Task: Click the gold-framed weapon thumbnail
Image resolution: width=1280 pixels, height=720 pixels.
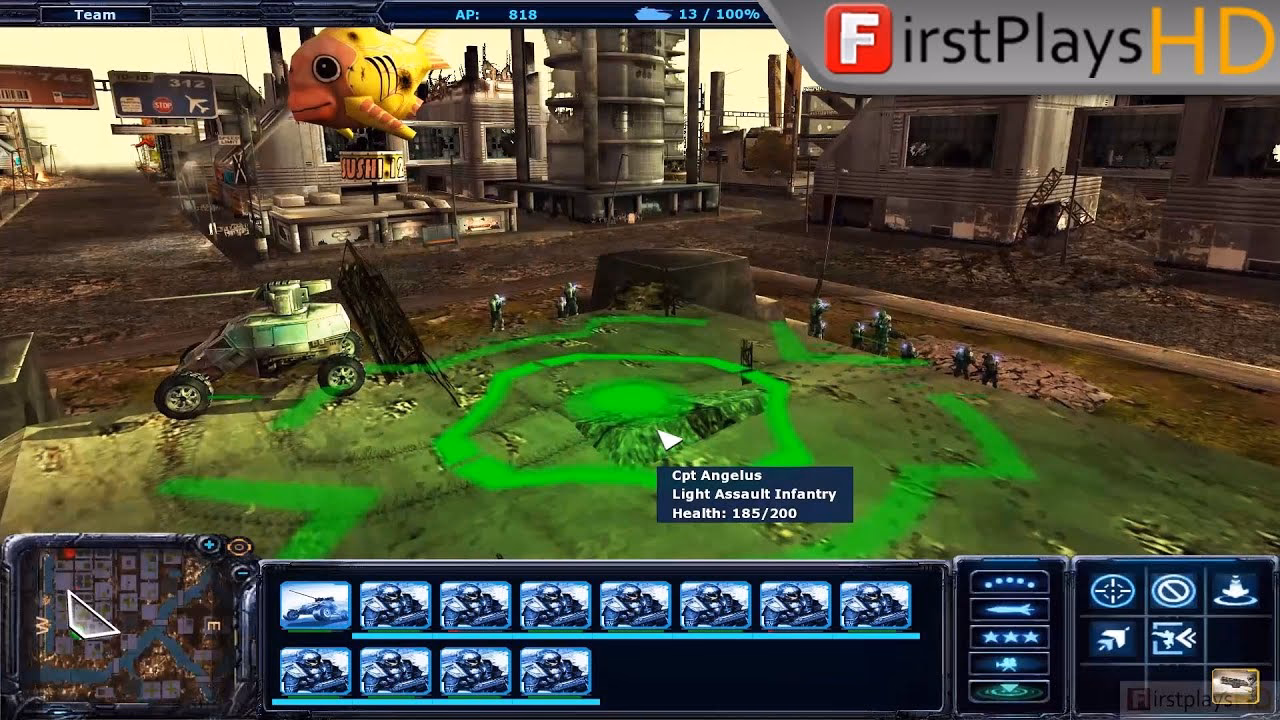Action: 1235,686
